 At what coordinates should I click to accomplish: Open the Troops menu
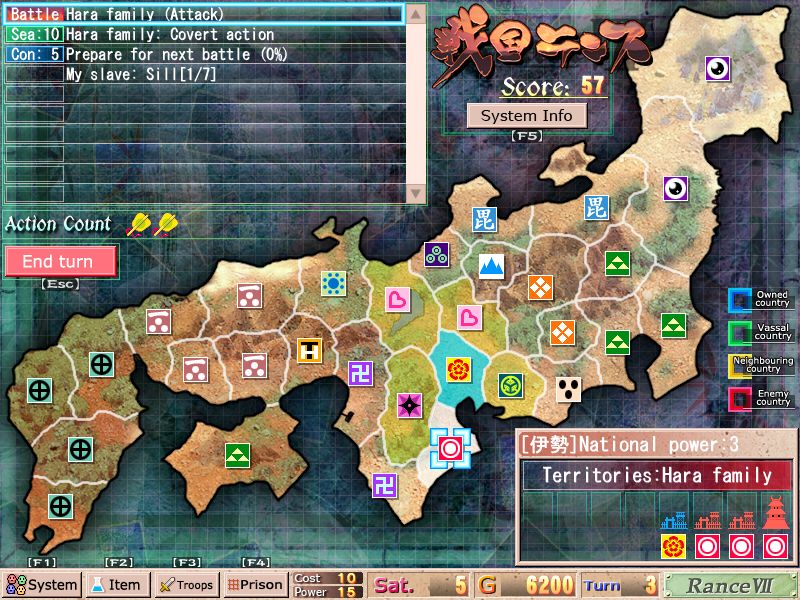[186, 584]
